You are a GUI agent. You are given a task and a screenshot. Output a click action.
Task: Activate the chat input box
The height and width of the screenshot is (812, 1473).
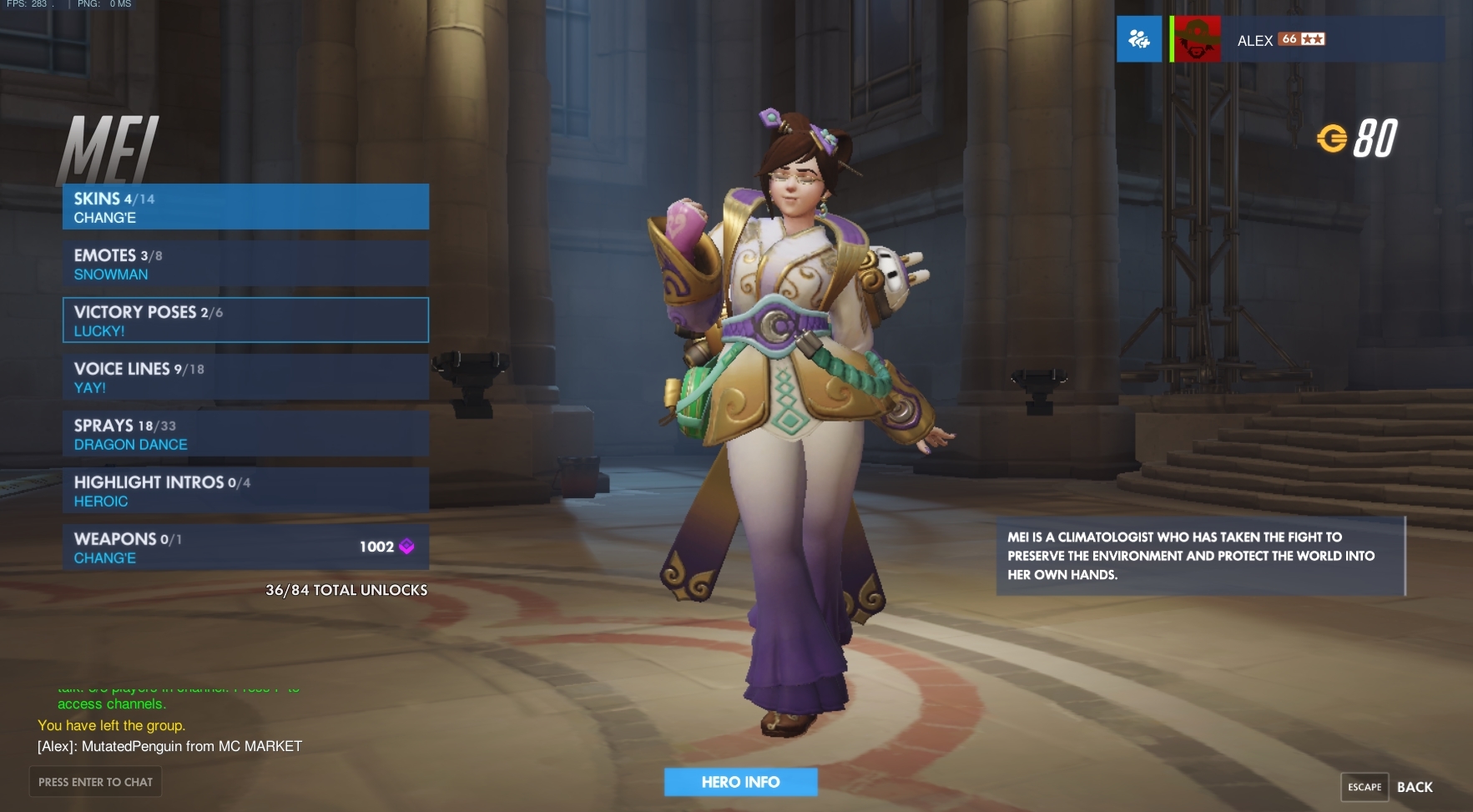coord(95,782)
